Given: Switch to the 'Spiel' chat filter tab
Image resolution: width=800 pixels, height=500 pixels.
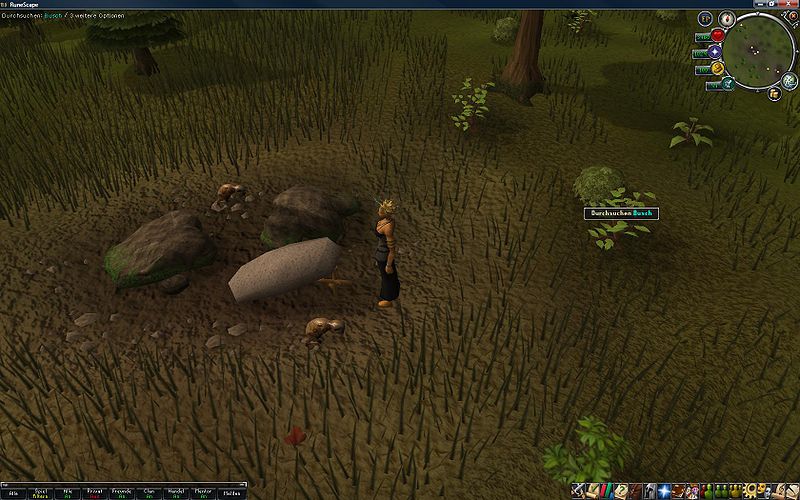Looking at the screenshot, I should coord(42,492).
